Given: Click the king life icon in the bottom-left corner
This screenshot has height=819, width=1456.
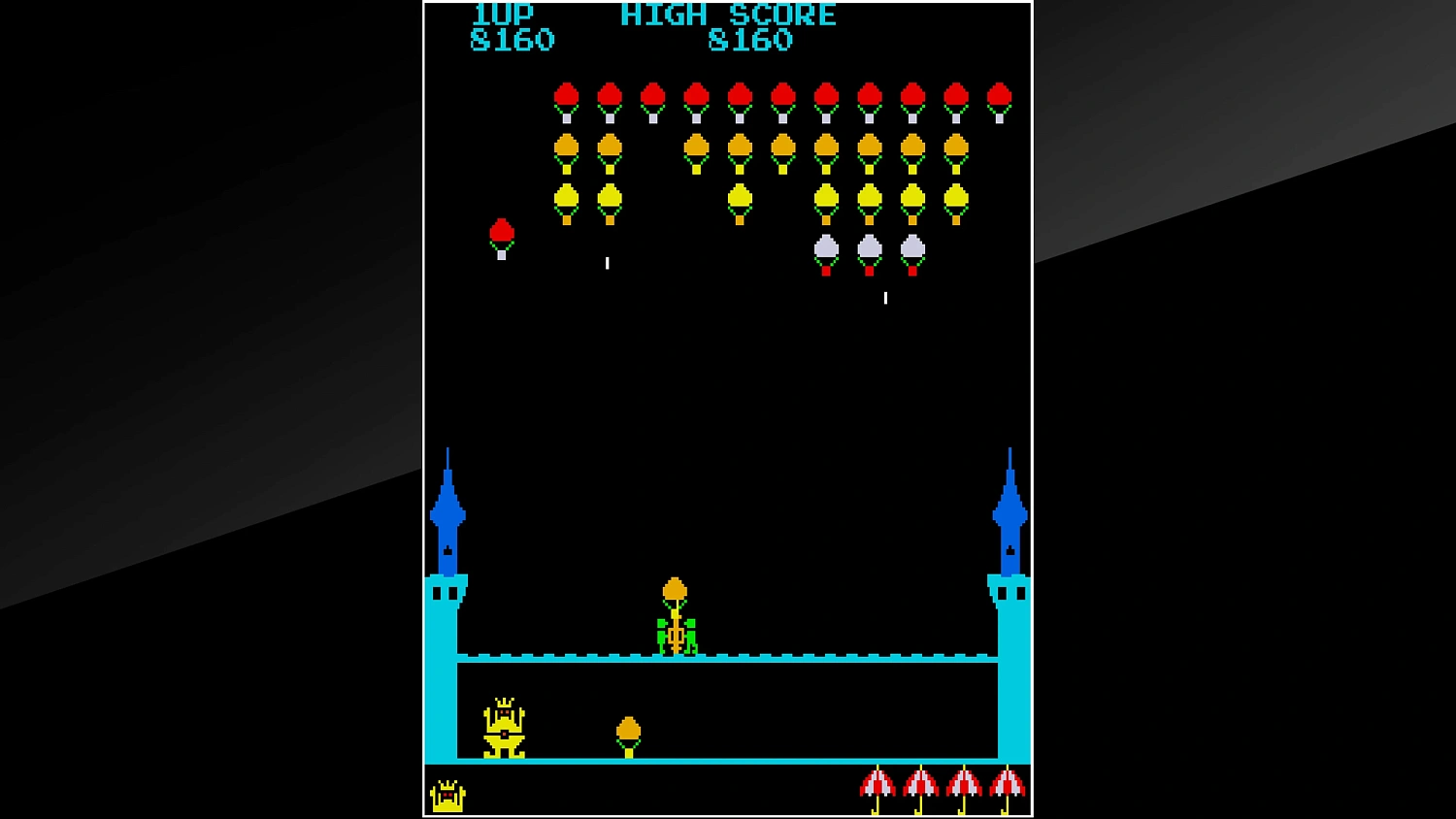Looking at the screenshot, I should point(447,796).
